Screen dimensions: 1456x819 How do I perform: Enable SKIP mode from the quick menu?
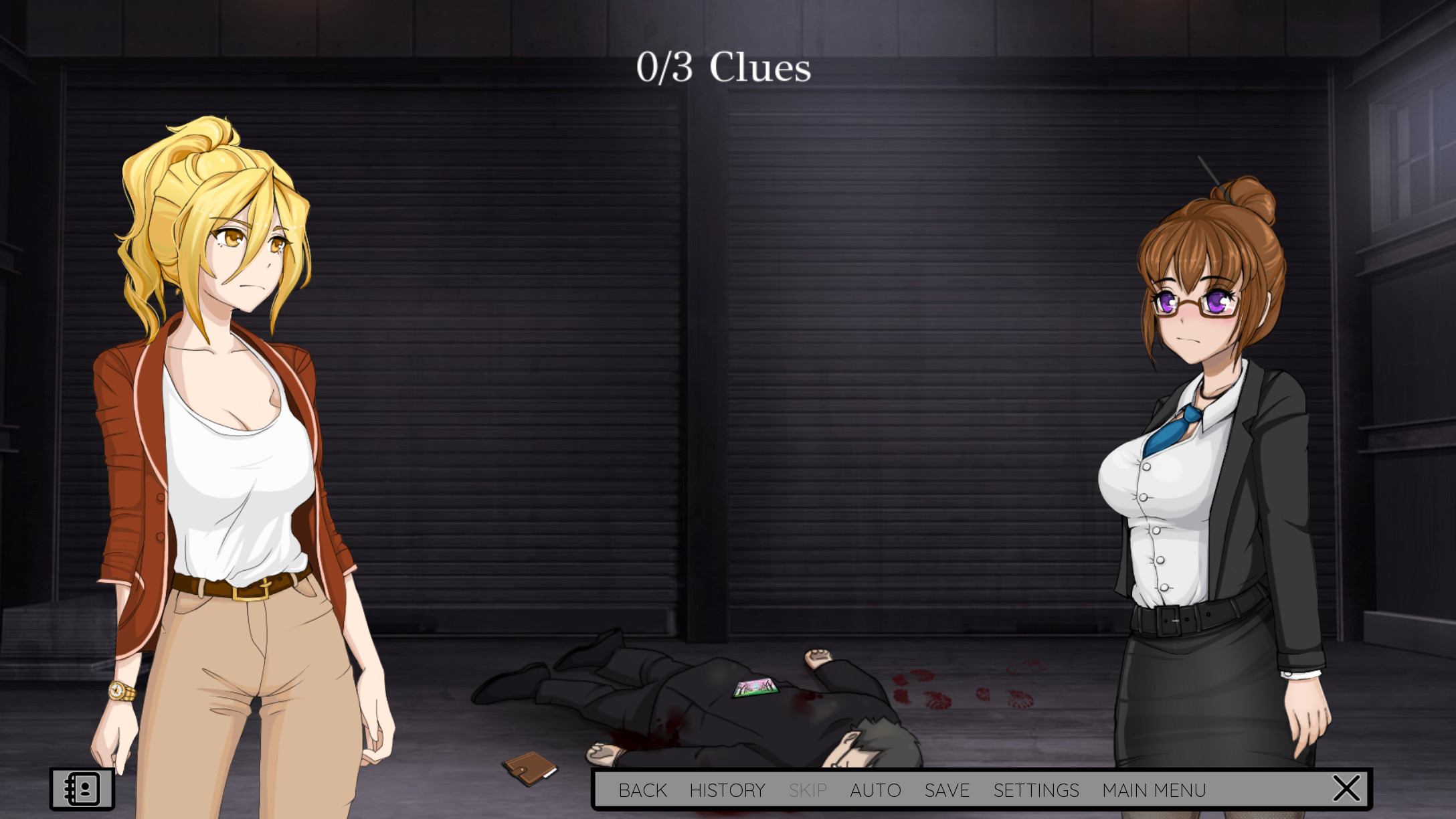(808, 790)
